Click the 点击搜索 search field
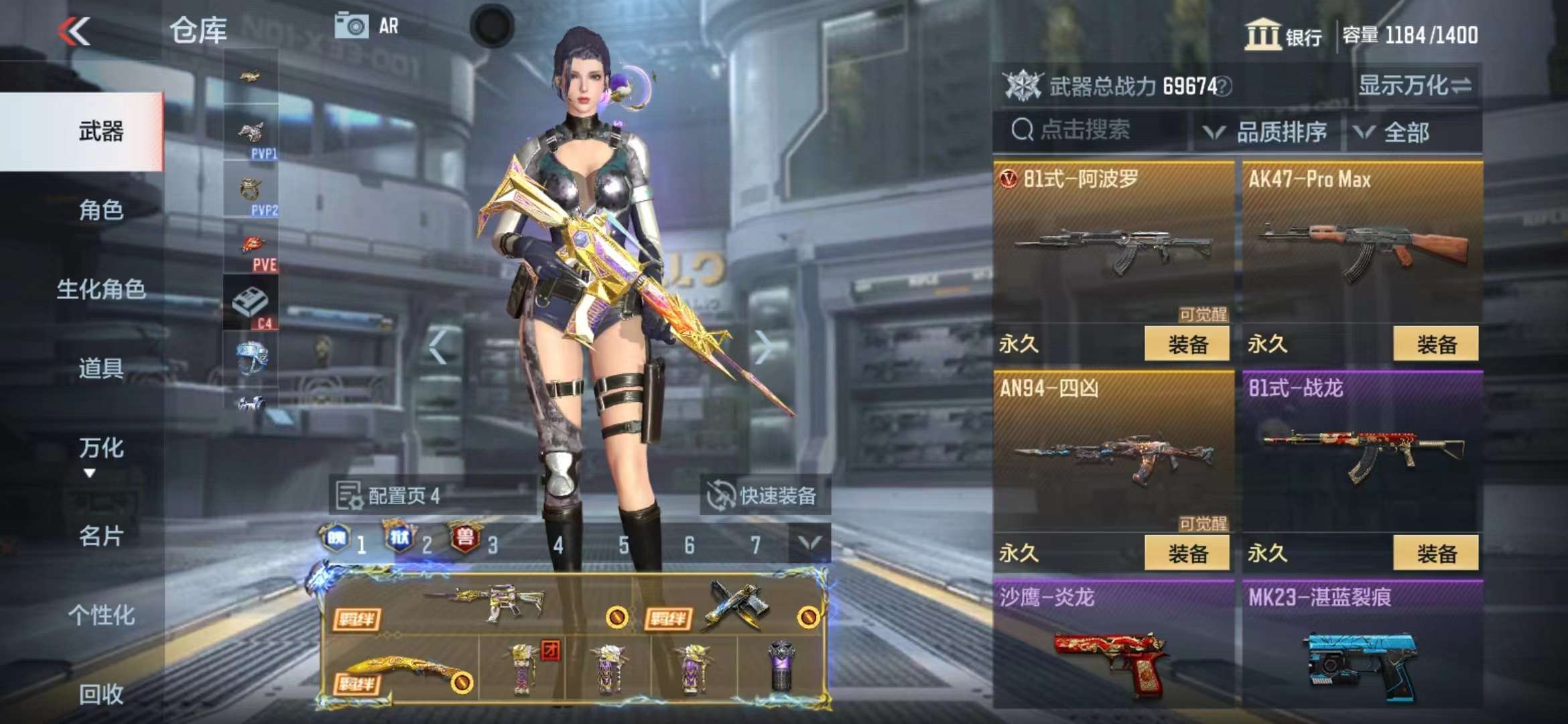 pyautogui.click(x=1092, y=130)
